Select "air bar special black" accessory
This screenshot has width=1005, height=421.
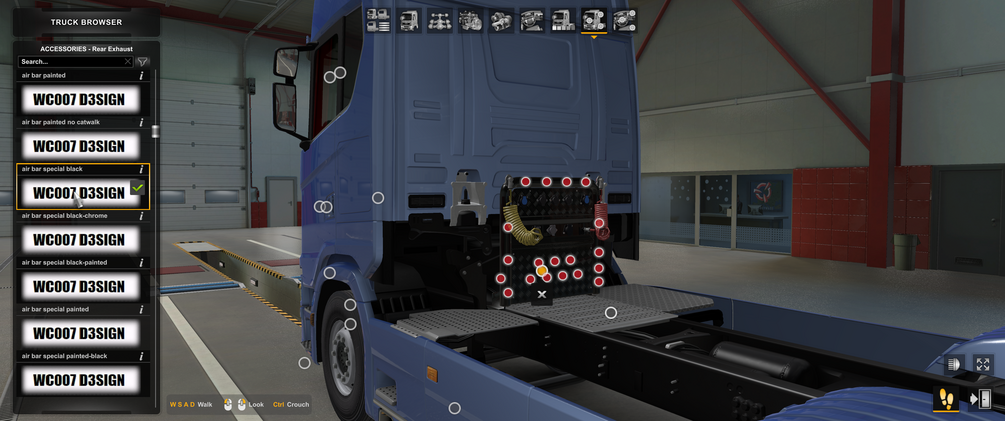point(79,192)
